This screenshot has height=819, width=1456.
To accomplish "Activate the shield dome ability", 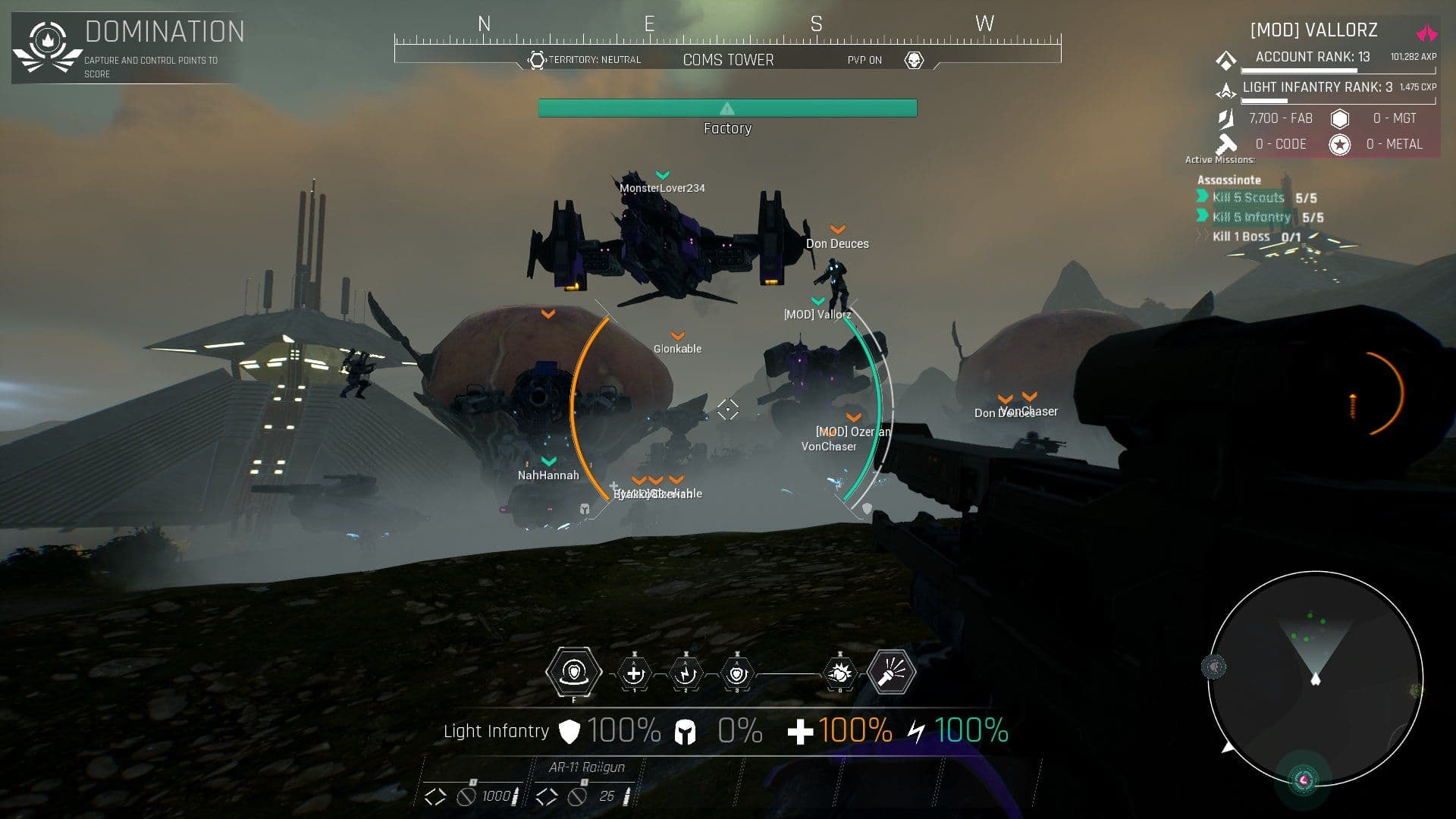I will tap(574, 672).
